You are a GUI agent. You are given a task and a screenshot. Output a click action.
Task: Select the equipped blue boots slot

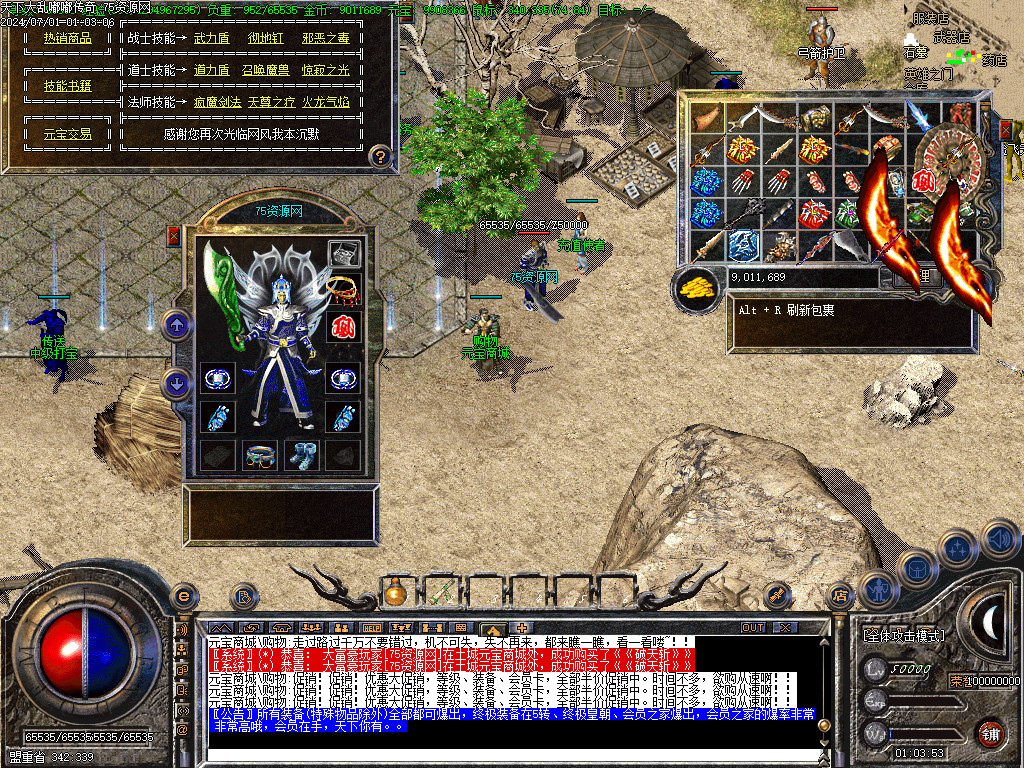click(301, 454)
